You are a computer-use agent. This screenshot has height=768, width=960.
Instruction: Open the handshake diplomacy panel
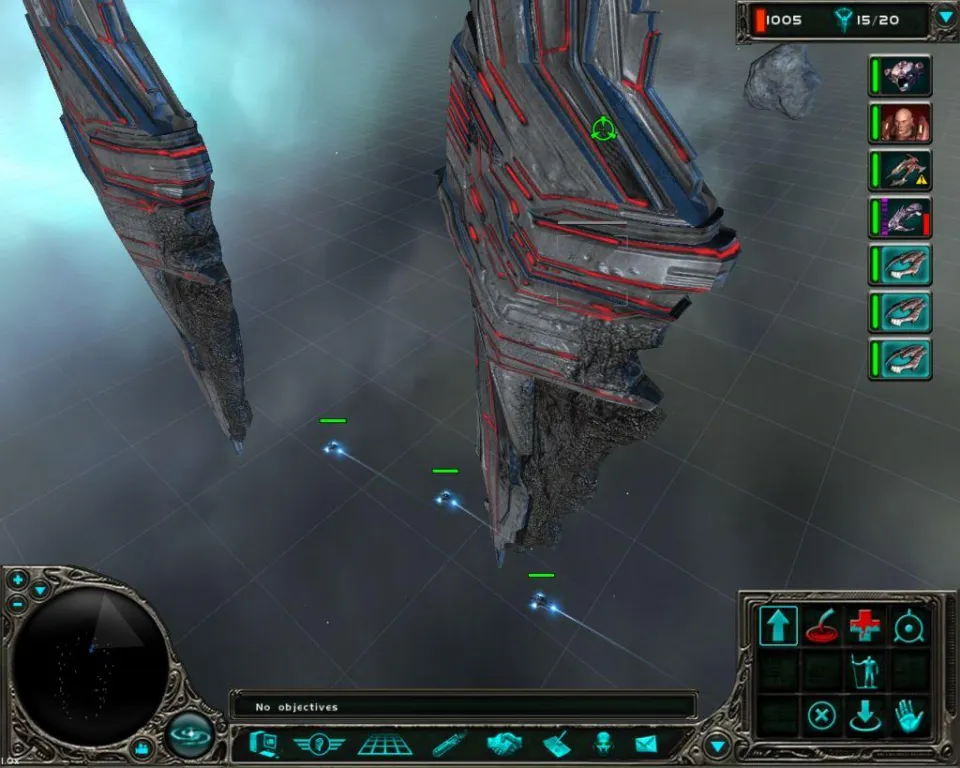click(505, 744)
